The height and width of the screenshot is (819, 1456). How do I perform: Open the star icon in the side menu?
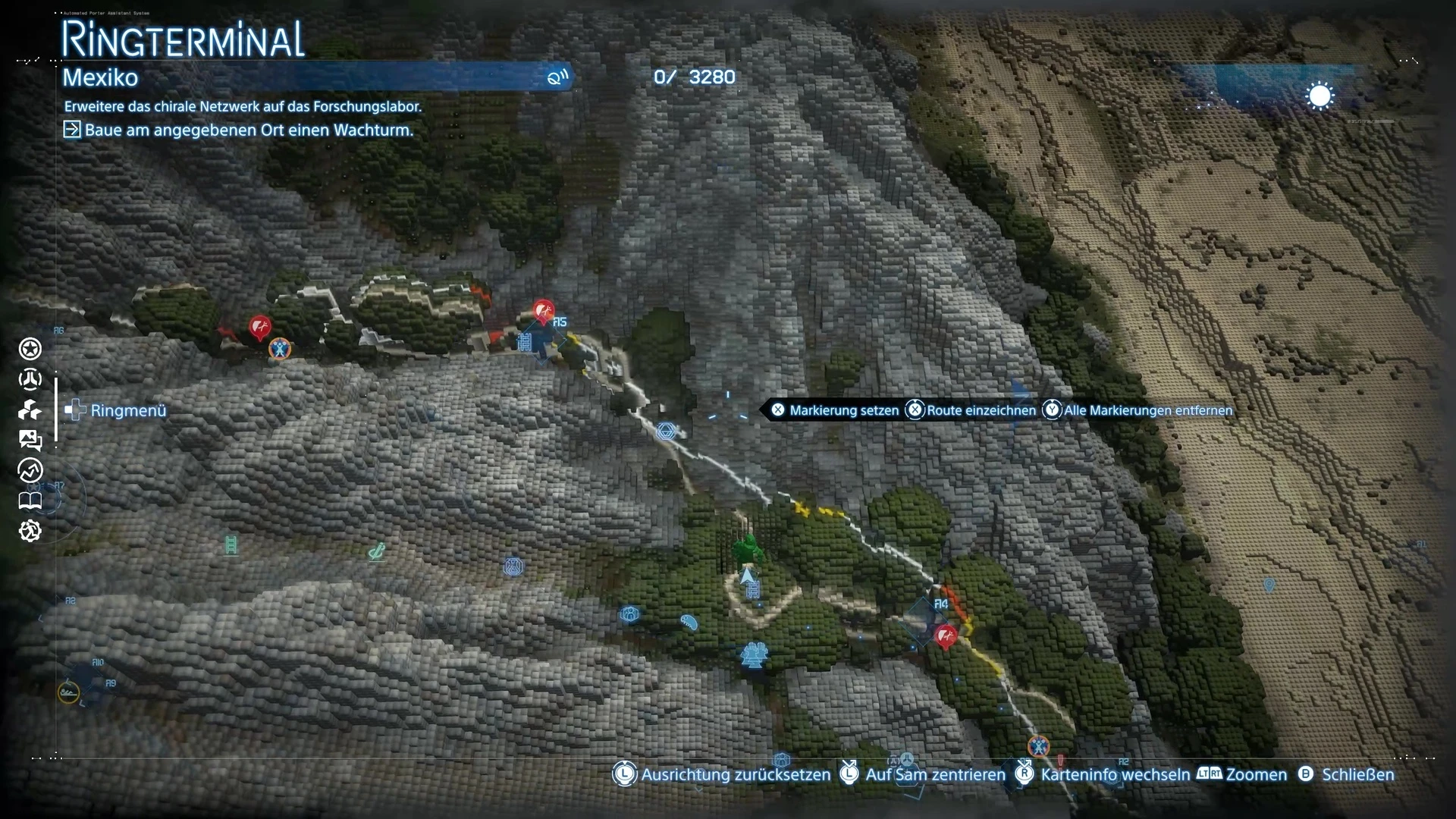click(x=30, y=349)
